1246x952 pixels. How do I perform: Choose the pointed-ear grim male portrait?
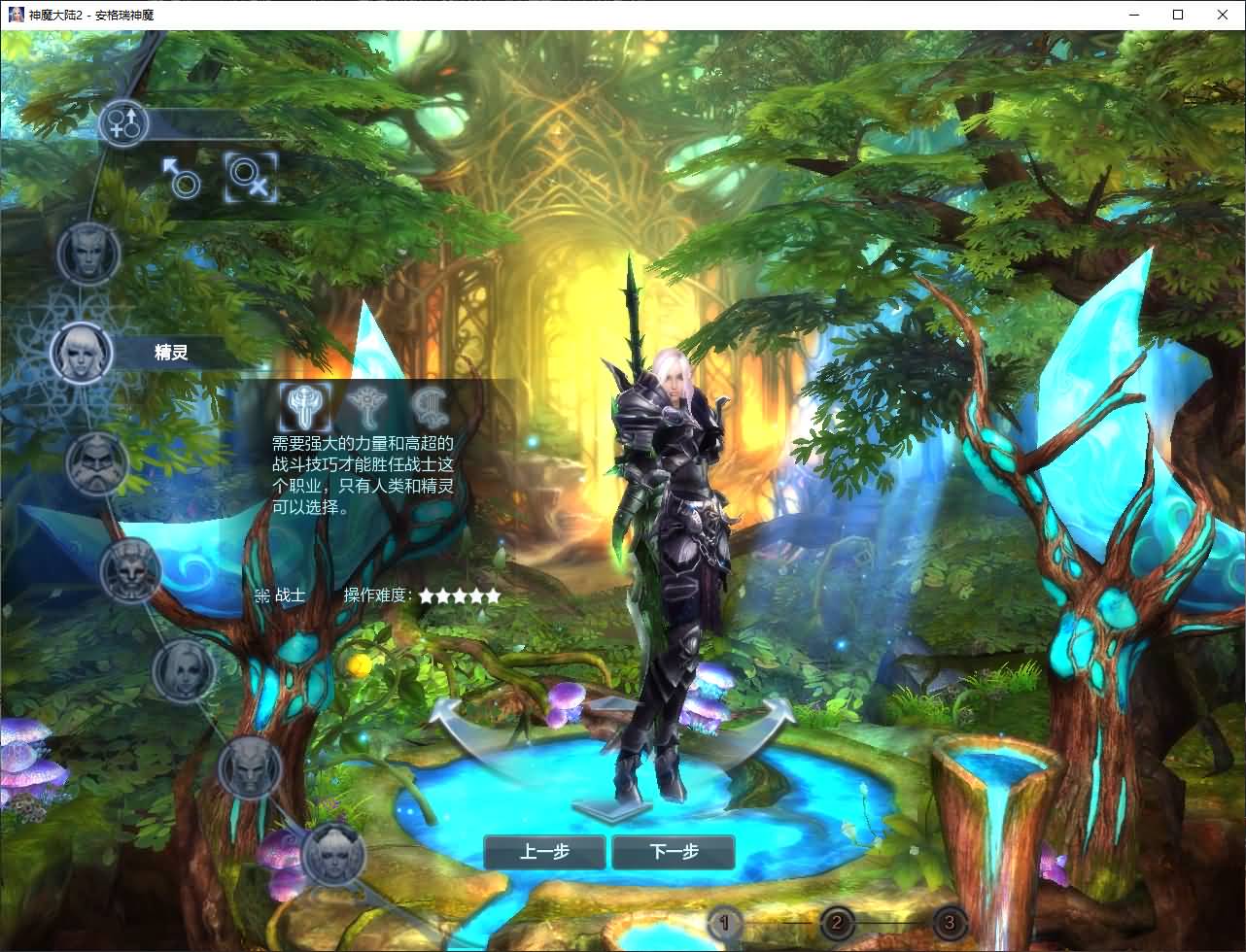point(249,767)
